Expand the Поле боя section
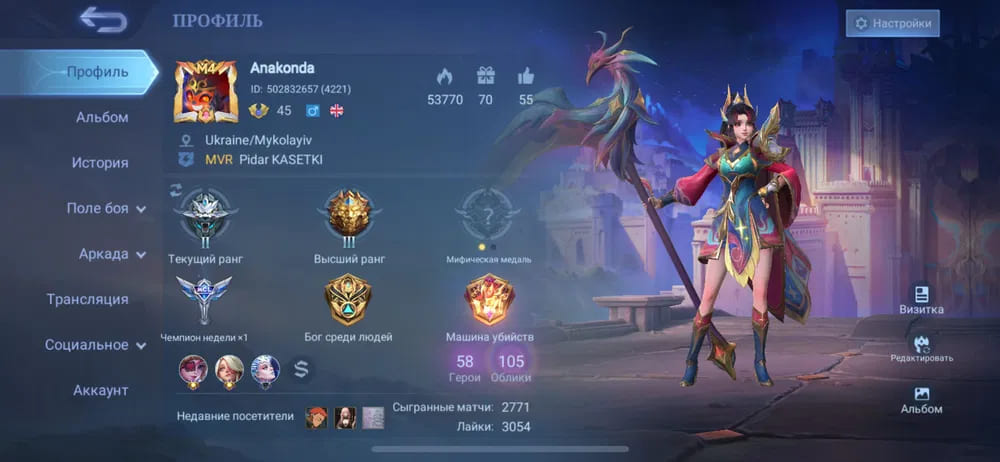Screen dimensions: 1000x462 [105, 208]
